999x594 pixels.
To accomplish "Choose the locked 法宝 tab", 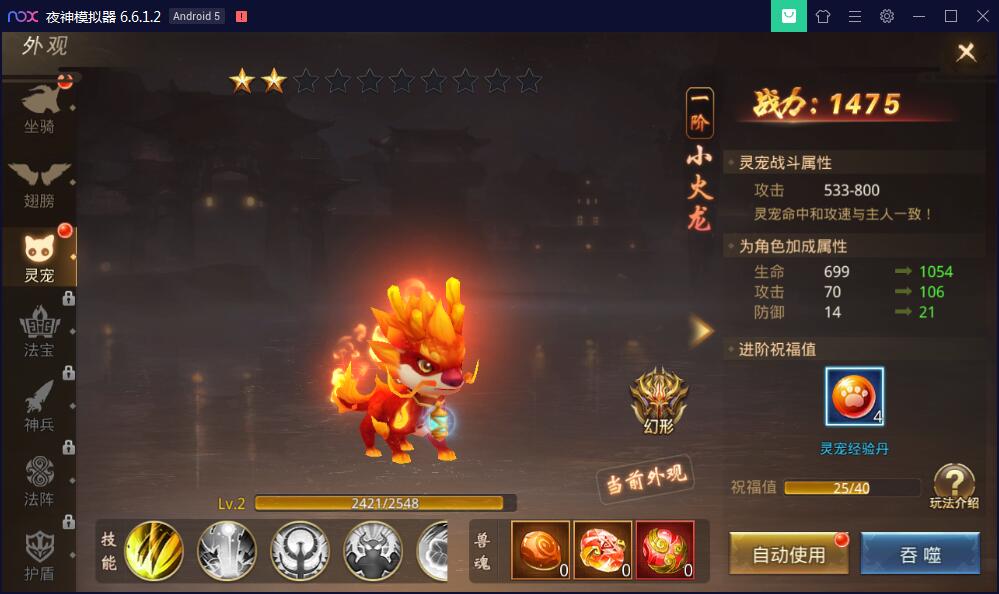I will (x=40, y=332).
